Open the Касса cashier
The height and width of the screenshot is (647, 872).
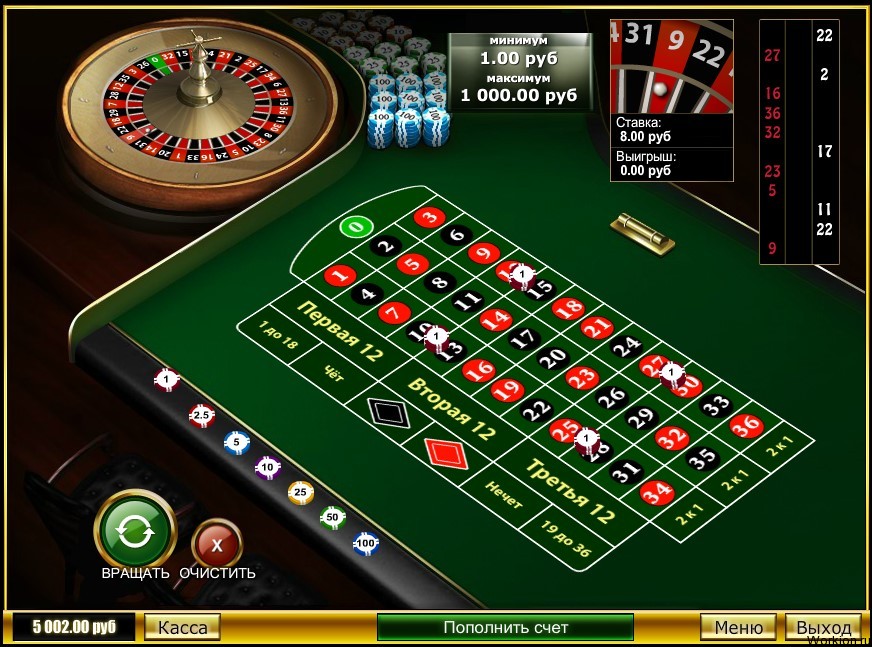(x=183, y=627)
